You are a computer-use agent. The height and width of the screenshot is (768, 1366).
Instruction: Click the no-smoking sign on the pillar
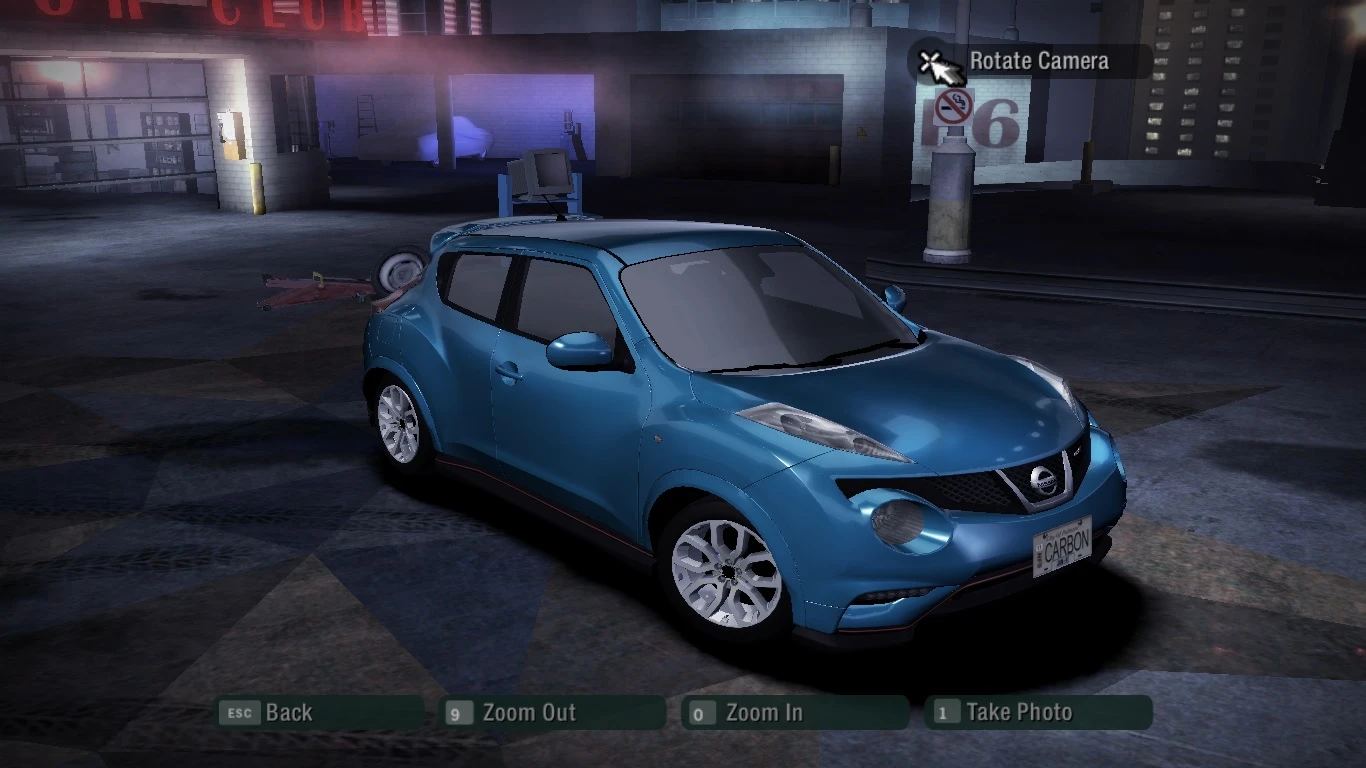953,104
